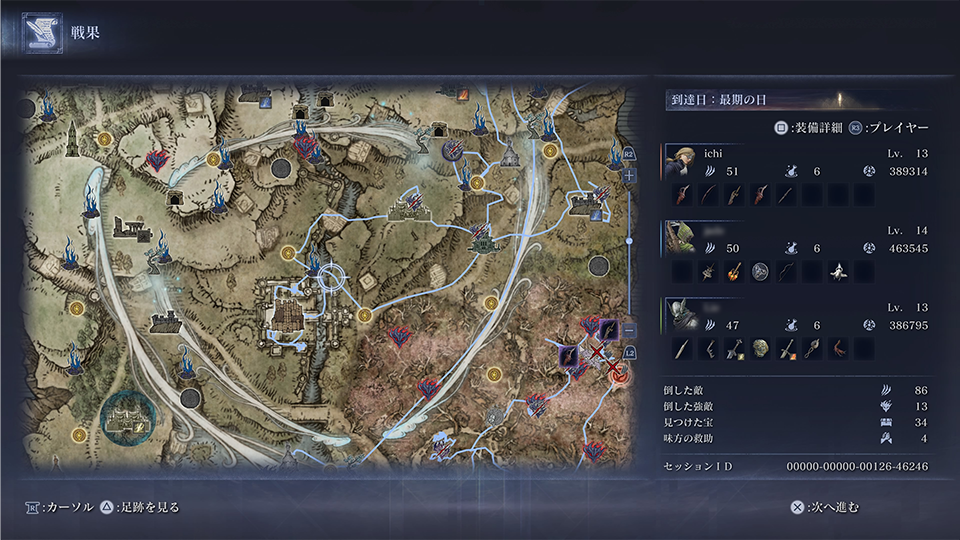This screenshot has height=540, width=960.
Task: Select the central castle on the map
Action: coord(292,317)
